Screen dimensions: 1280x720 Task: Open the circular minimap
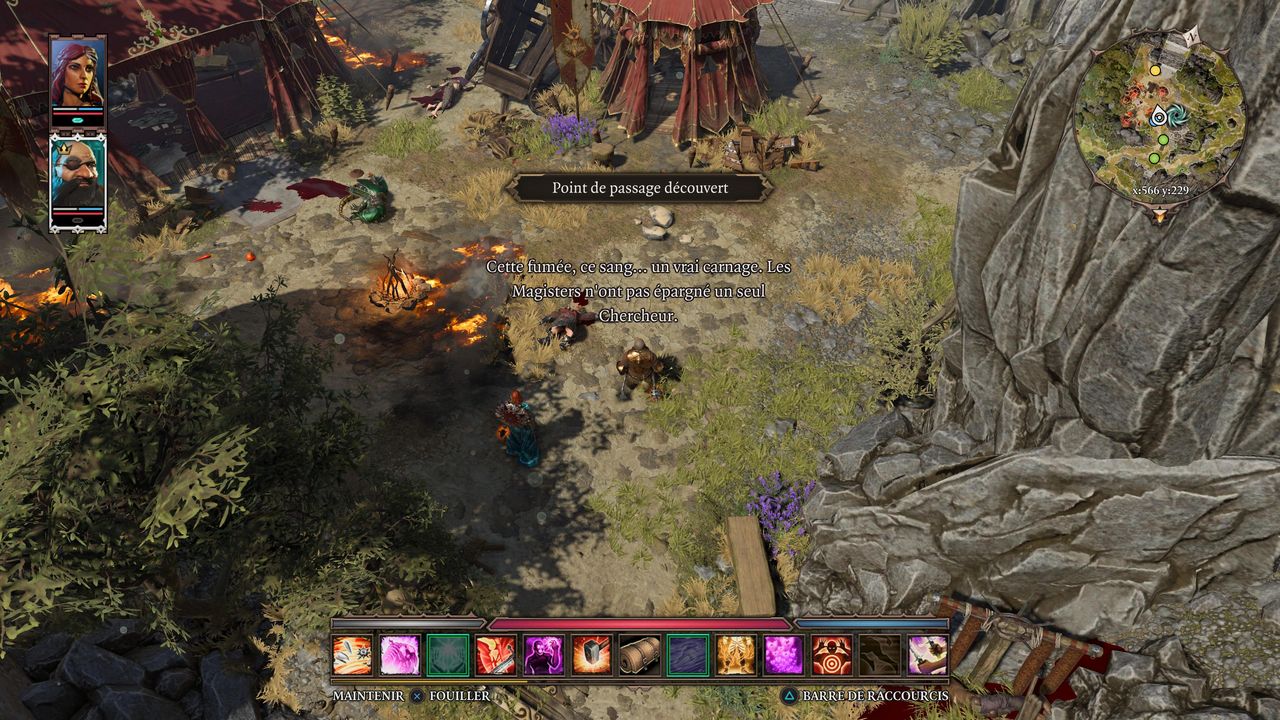coord(1159,116)
